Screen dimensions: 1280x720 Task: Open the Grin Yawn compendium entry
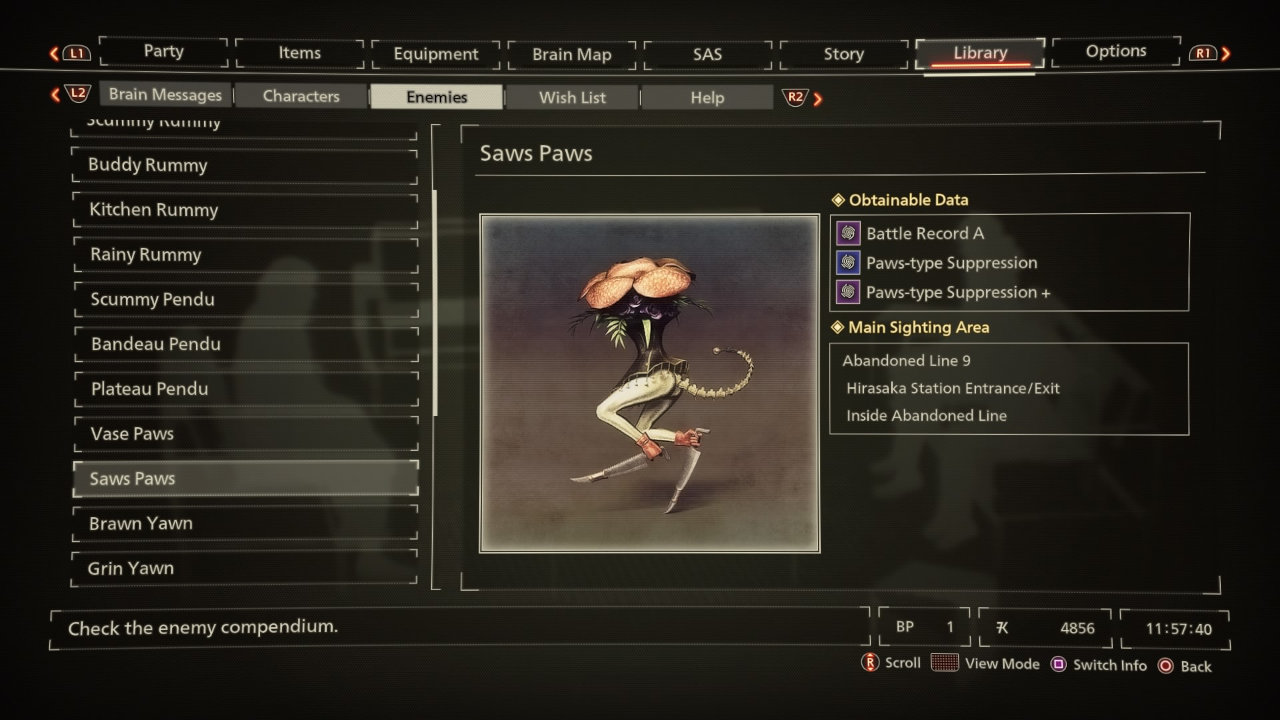tap(245, 568)
